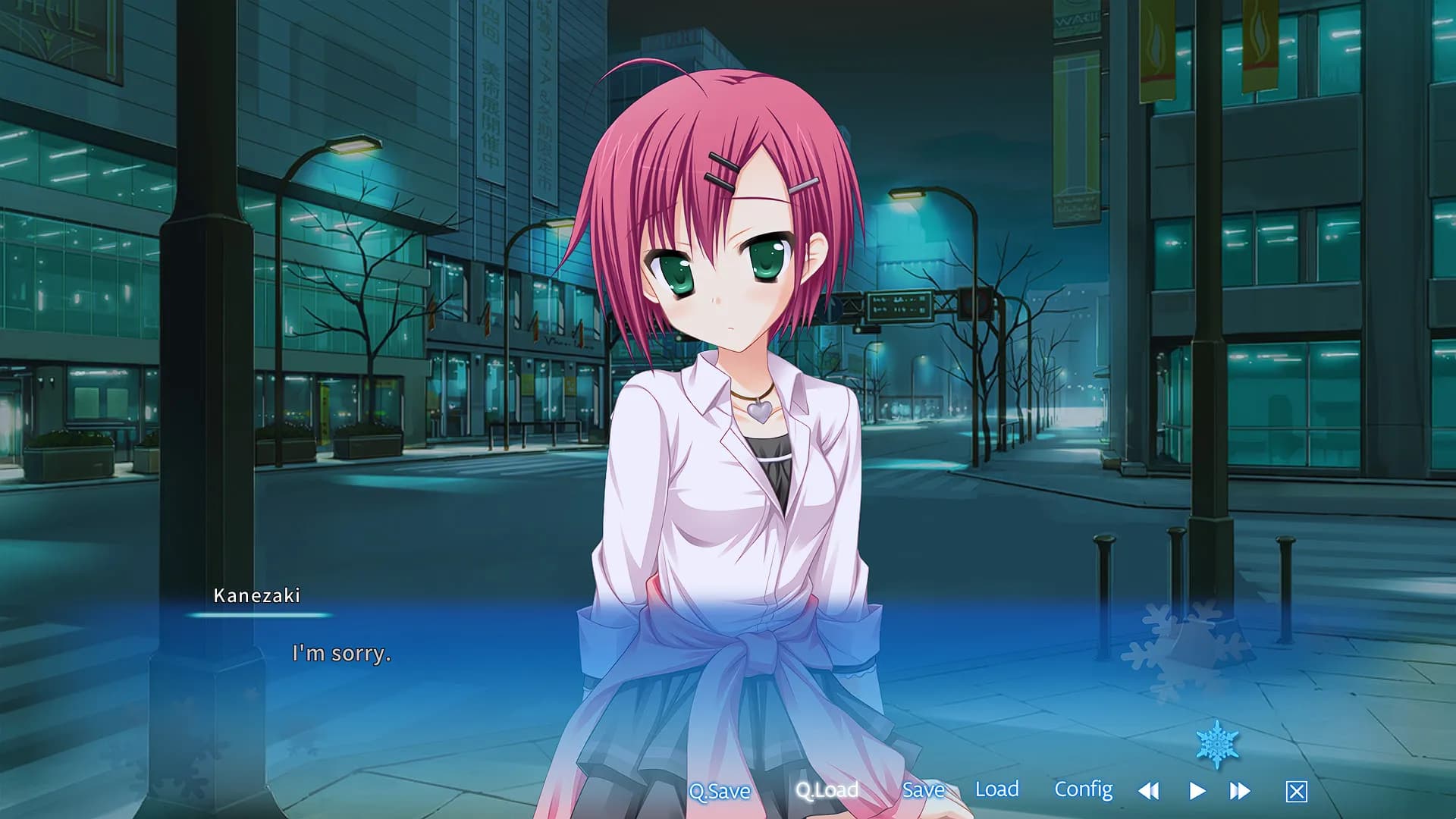This screenshot has width=1456, height=819.
Task: Open the Config settings menu
Action: tap(1084, 789)
